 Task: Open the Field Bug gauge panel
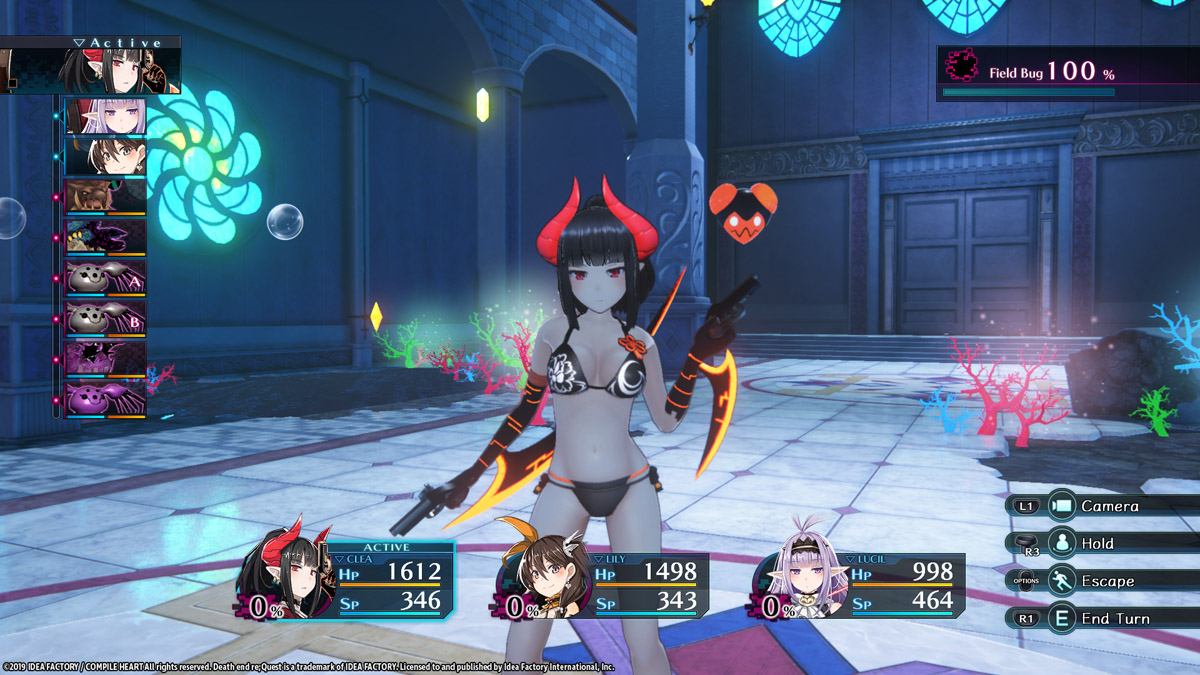(x=1066, y=73)
